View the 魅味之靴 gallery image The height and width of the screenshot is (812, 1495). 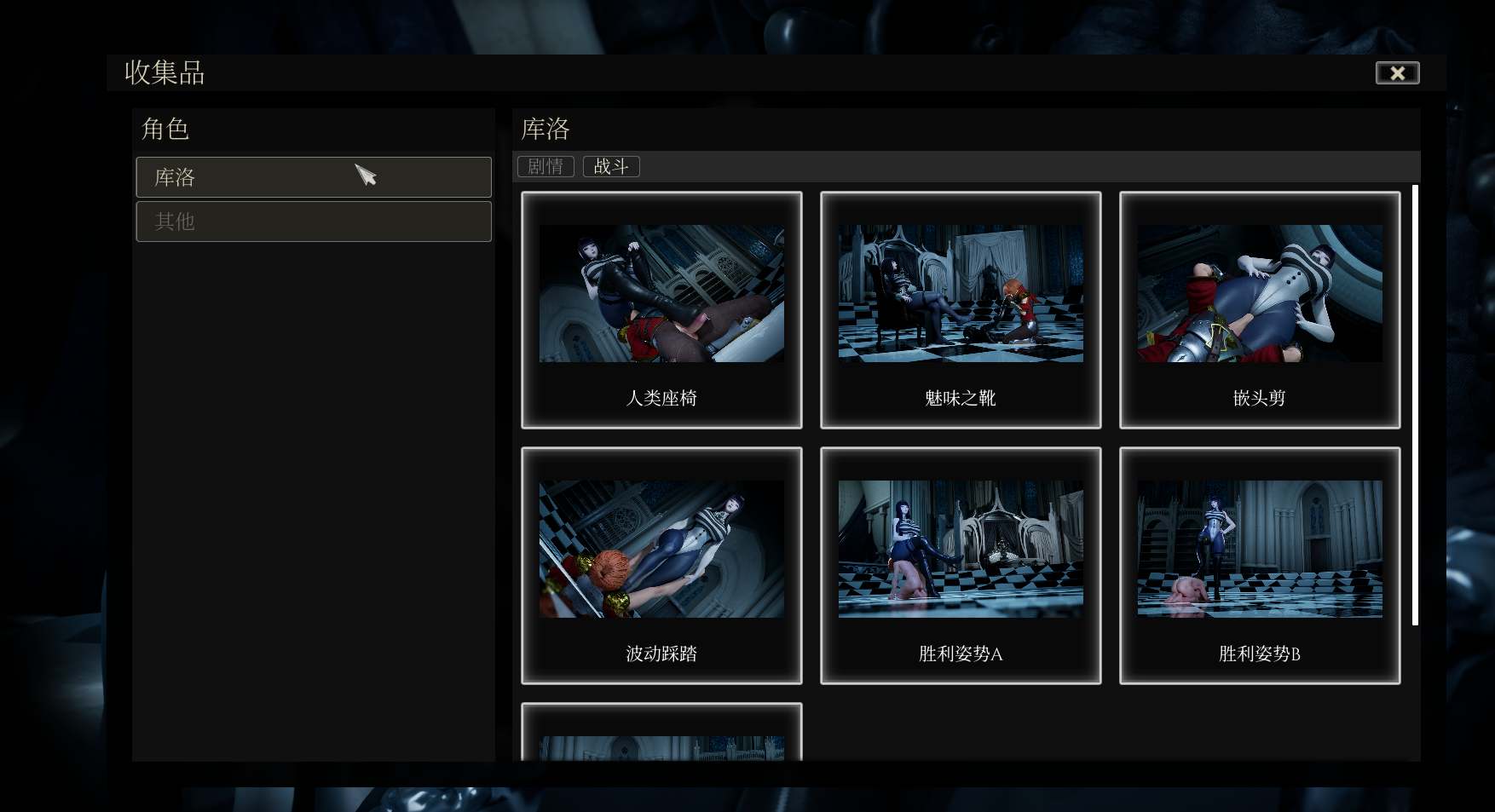(x=961, y=293)
